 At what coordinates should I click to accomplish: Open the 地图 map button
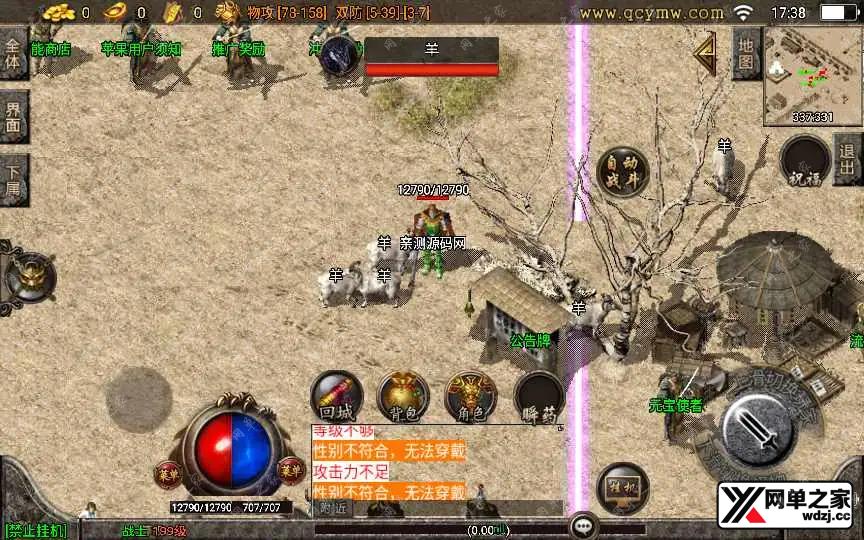[x=746, y=55]
